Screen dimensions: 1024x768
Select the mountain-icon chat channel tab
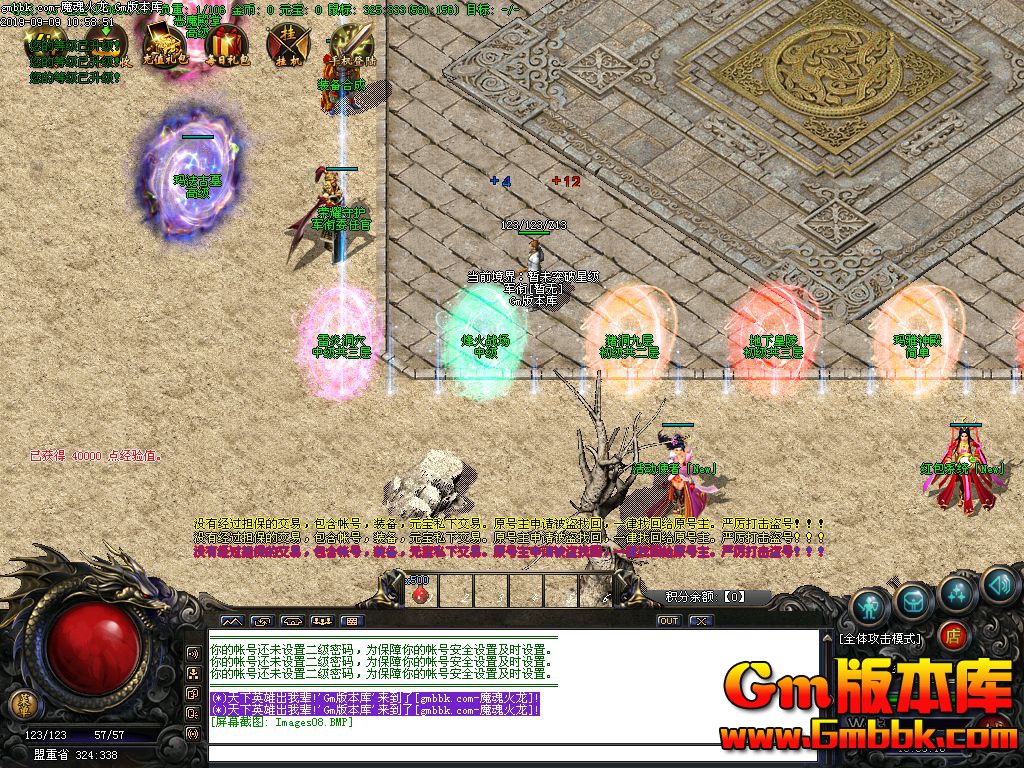coord(232,621)
